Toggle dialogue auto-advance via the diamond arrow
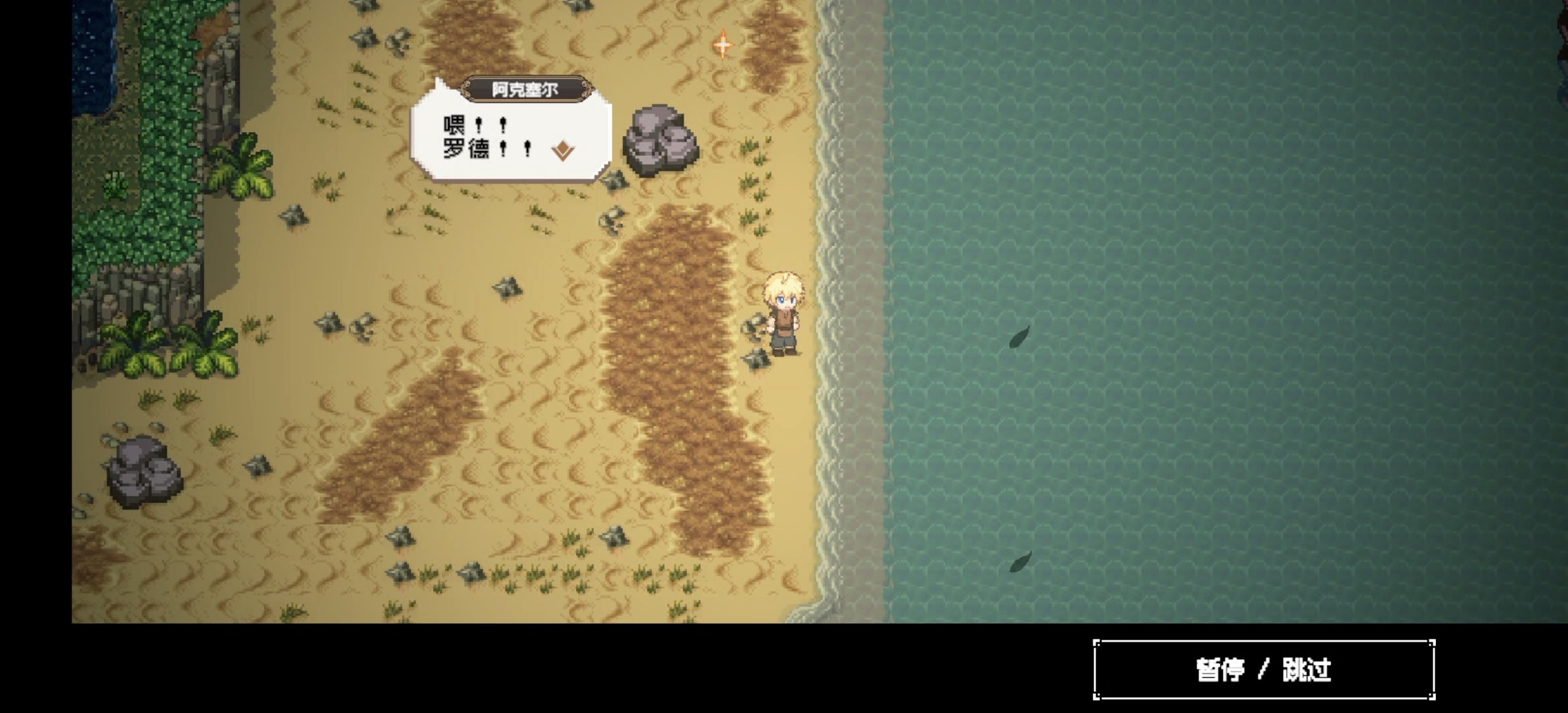1568x713 pixels. coord(562,151)
